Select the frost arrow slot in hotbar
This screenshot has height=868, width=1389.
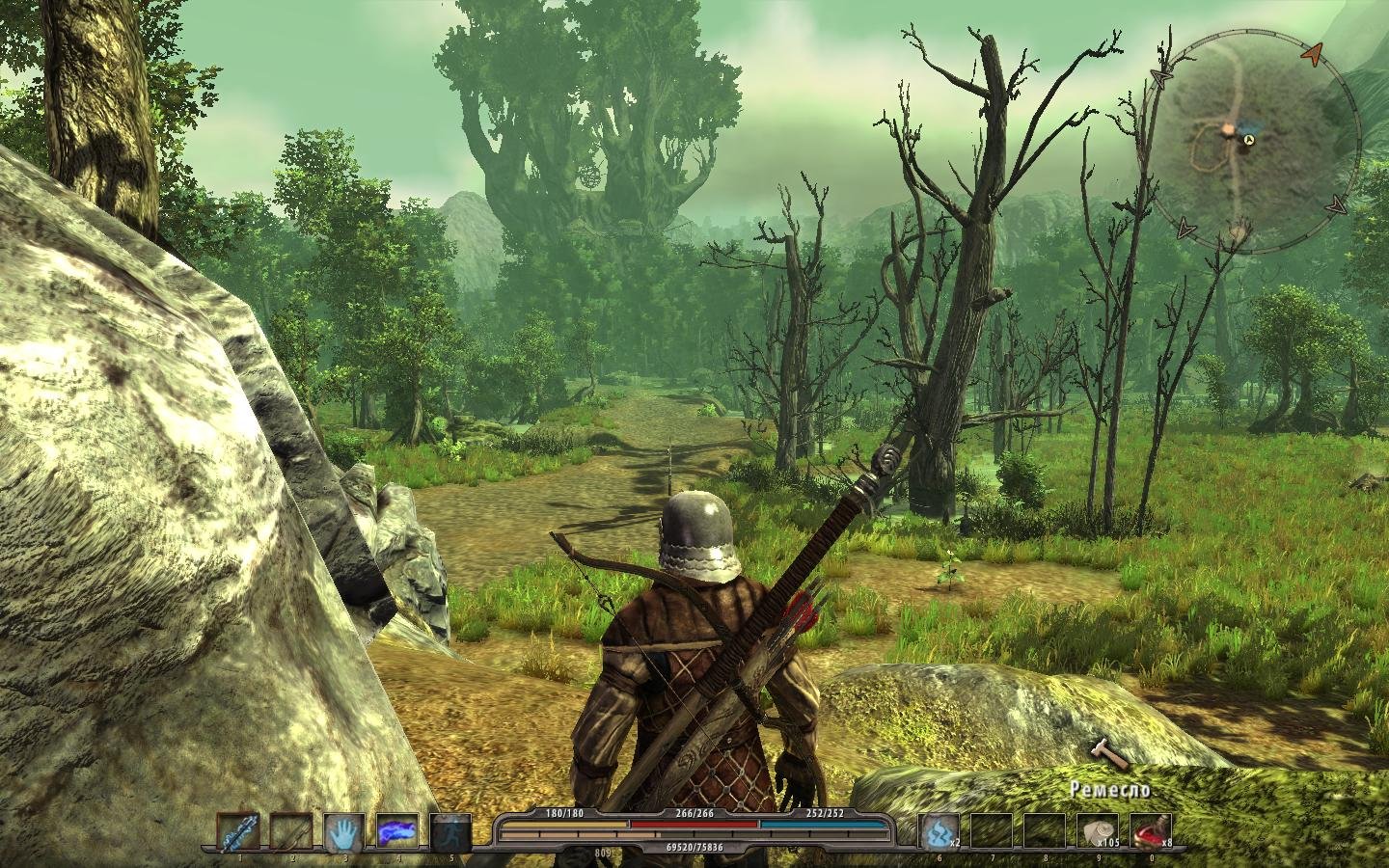[x=237, y=832]
